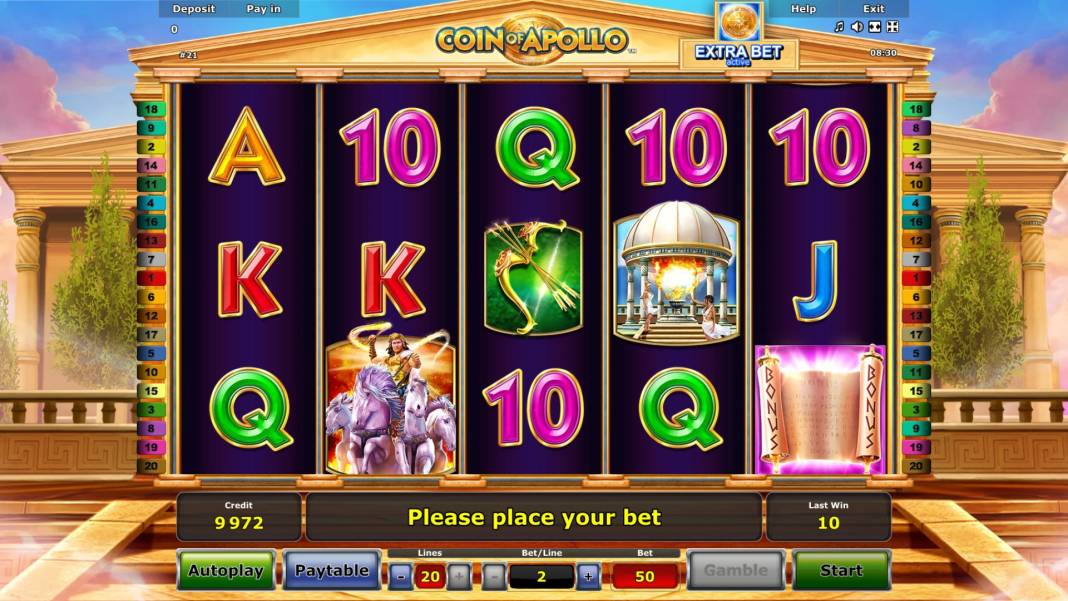The image size is (1068, 601).
Task: Toggle the music note icon
Action: point(839,27)
